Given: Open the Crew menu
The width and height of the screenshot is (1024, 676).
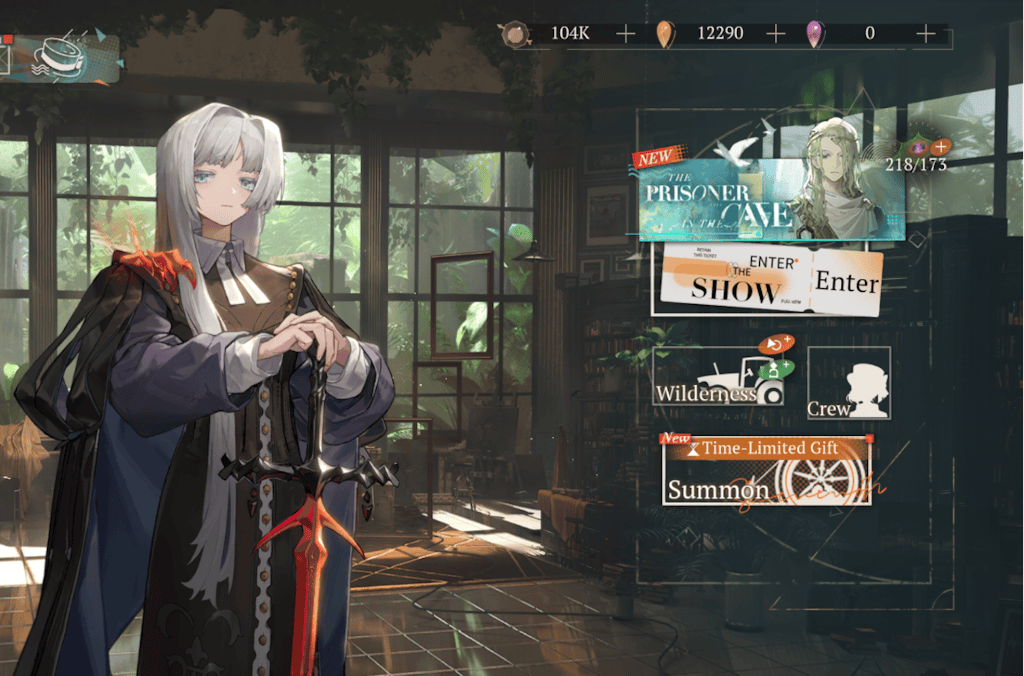Looking at the screenshot, I should click(848, 383).
